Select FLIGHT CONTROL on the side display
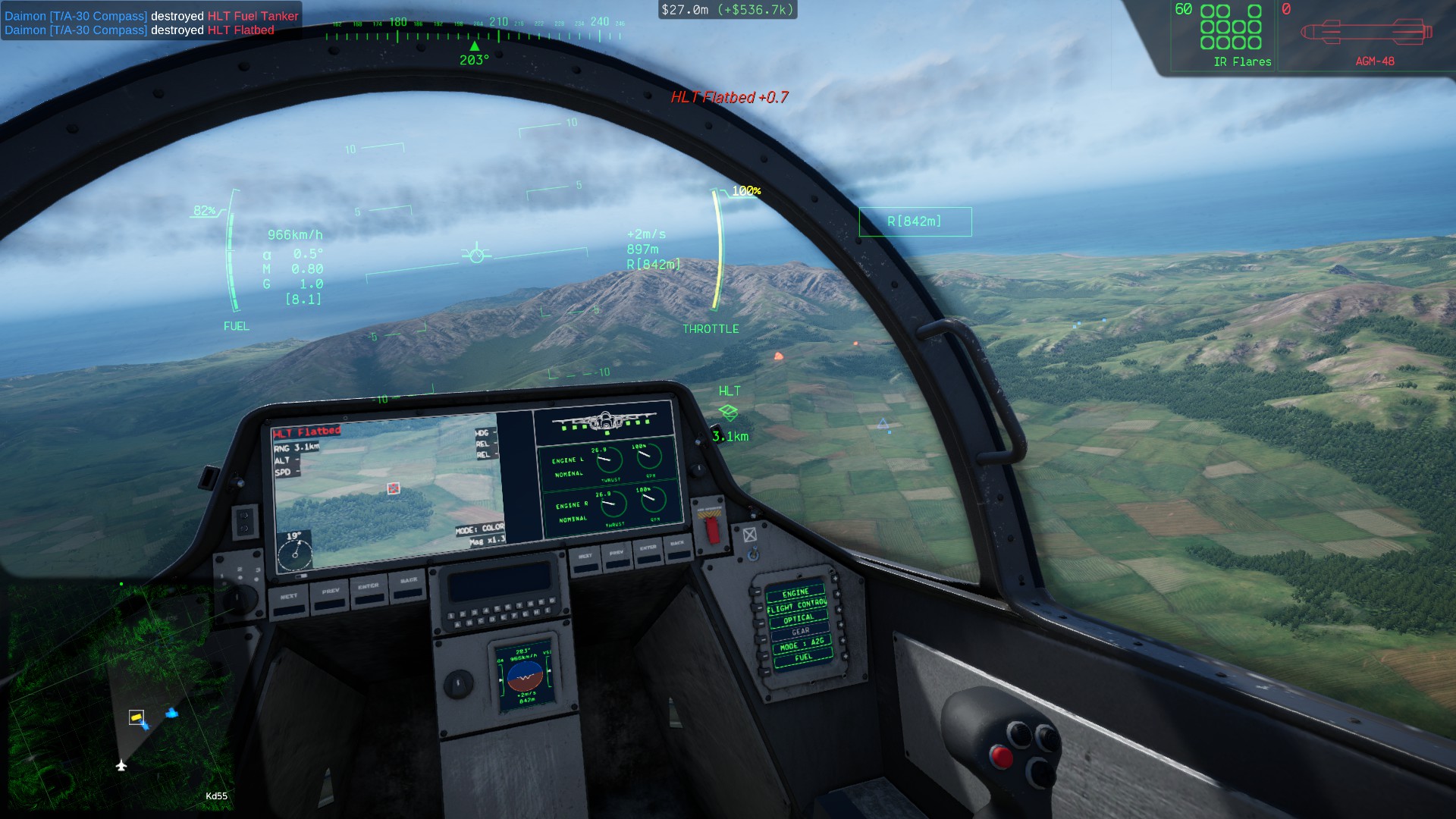 point(797,606)
